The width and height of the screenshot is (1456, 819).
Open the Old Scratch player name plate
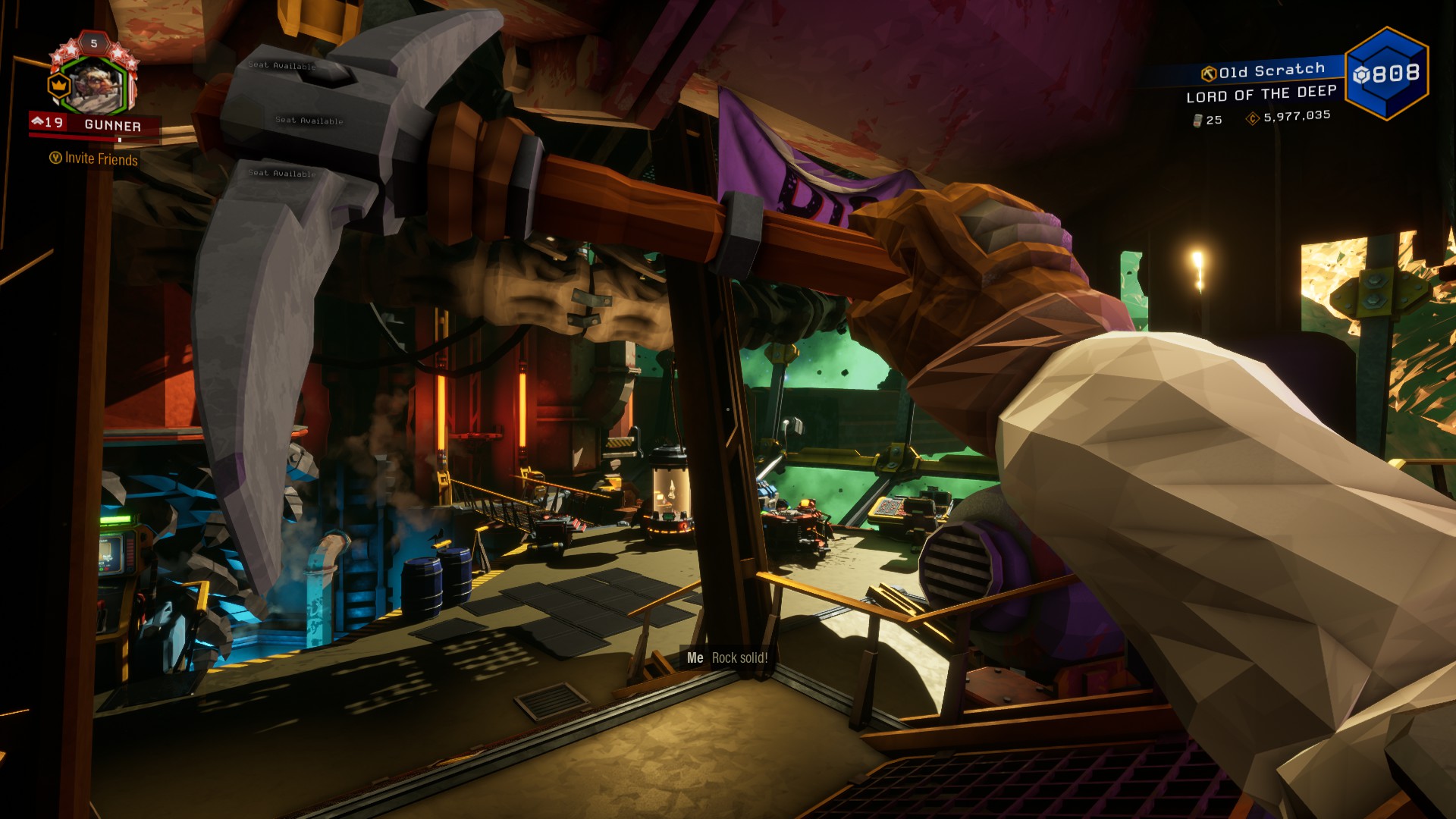point(1263,71)
